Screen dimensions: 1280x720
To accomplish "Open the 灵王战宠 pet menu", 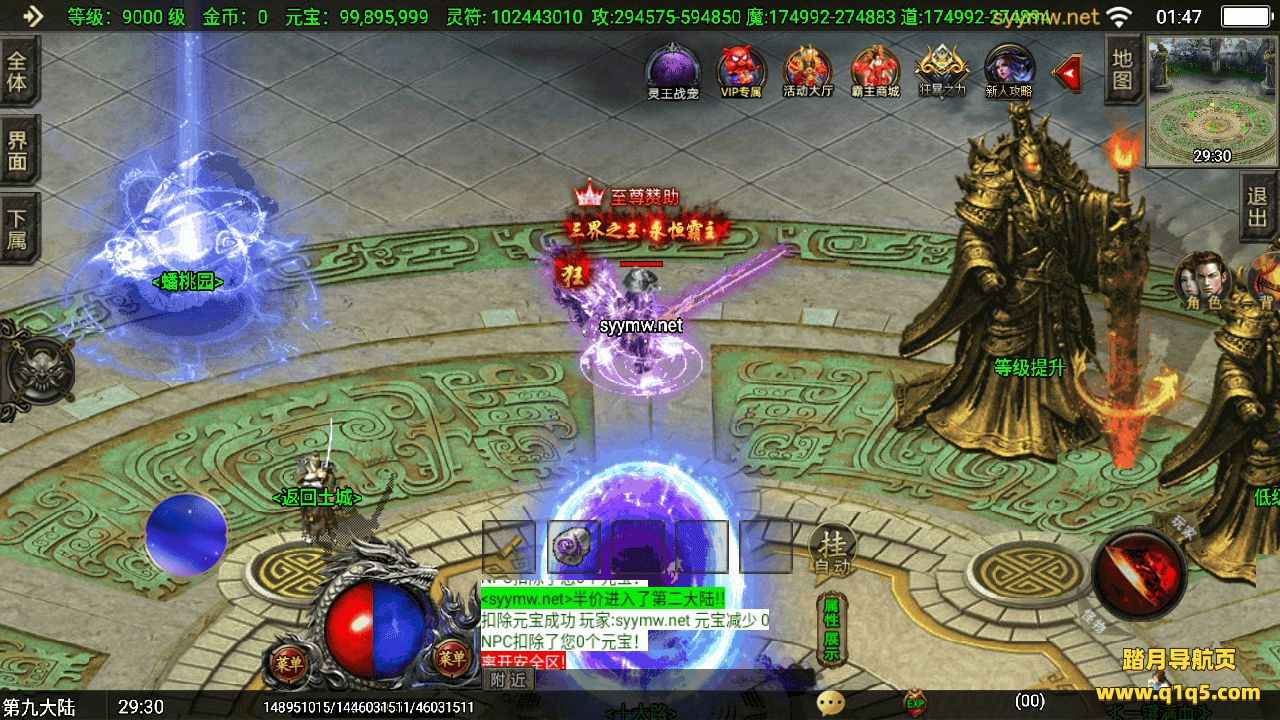I will tap(673, 68).
